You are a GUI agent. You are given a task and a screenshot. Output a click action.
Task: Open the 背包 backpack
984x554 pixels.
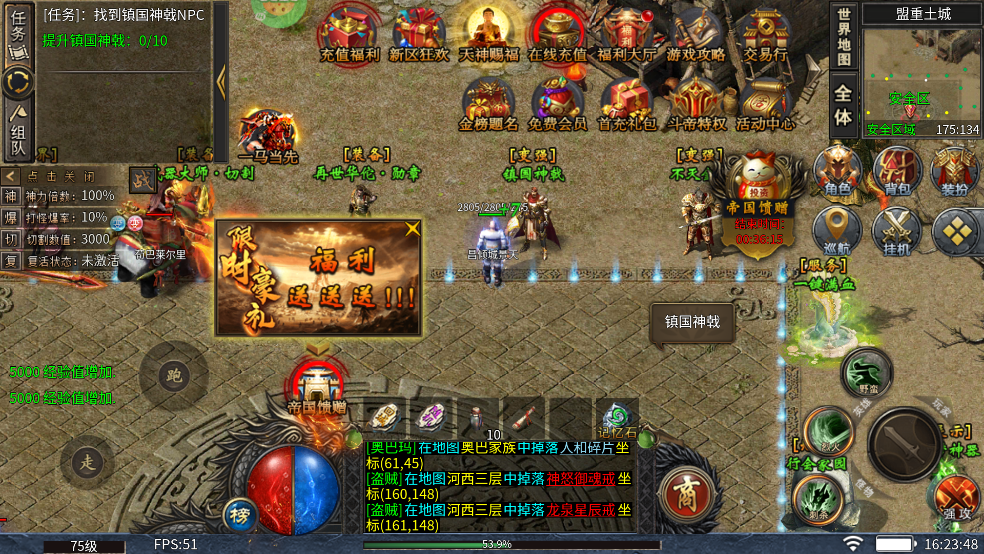[x=896, y=170]
